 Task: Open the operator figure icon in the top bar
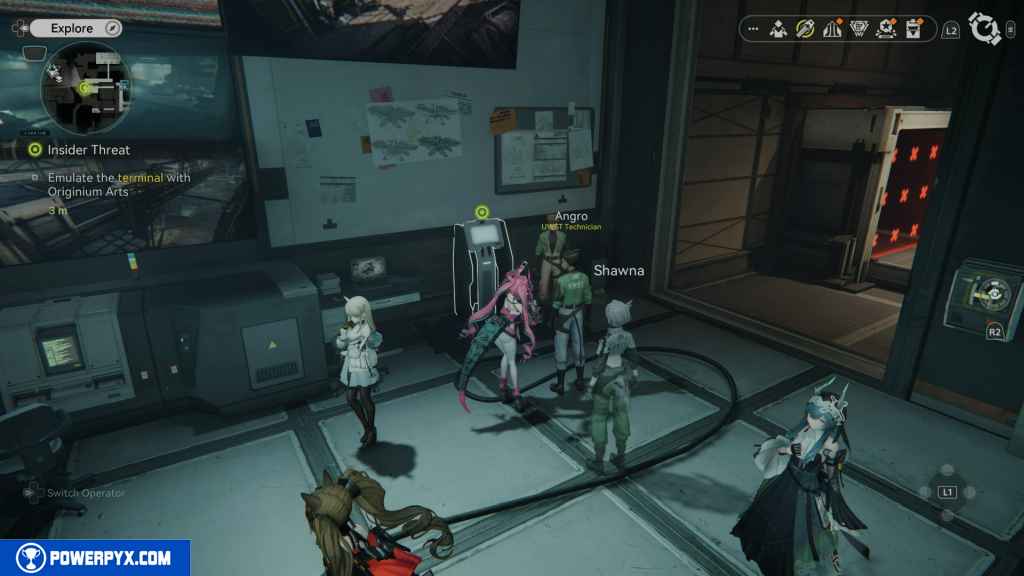[x=779, y=30]
